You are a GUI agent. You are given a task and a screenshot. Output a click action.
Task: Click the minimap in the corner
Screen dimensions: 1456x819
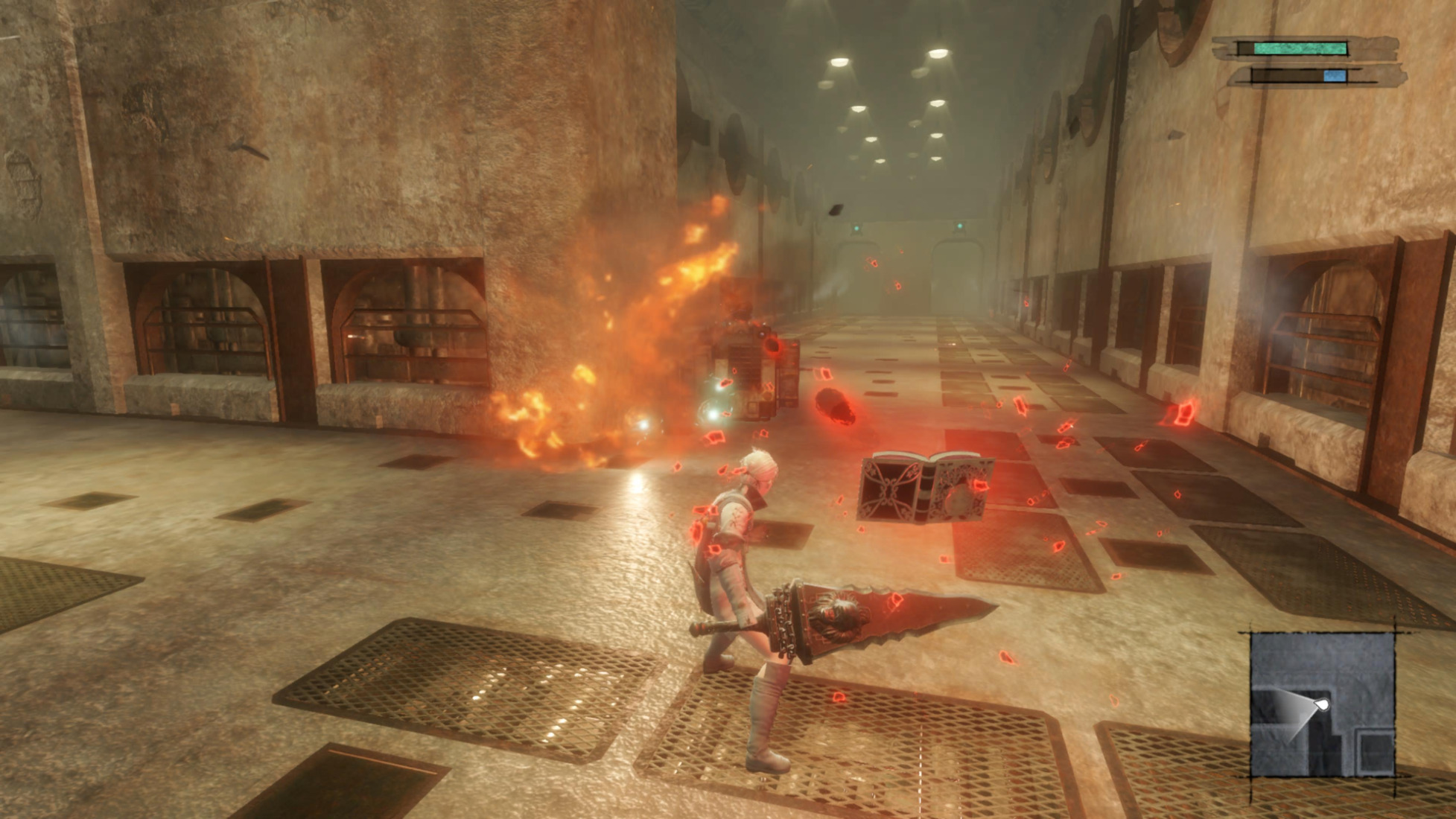[1322, 705]
